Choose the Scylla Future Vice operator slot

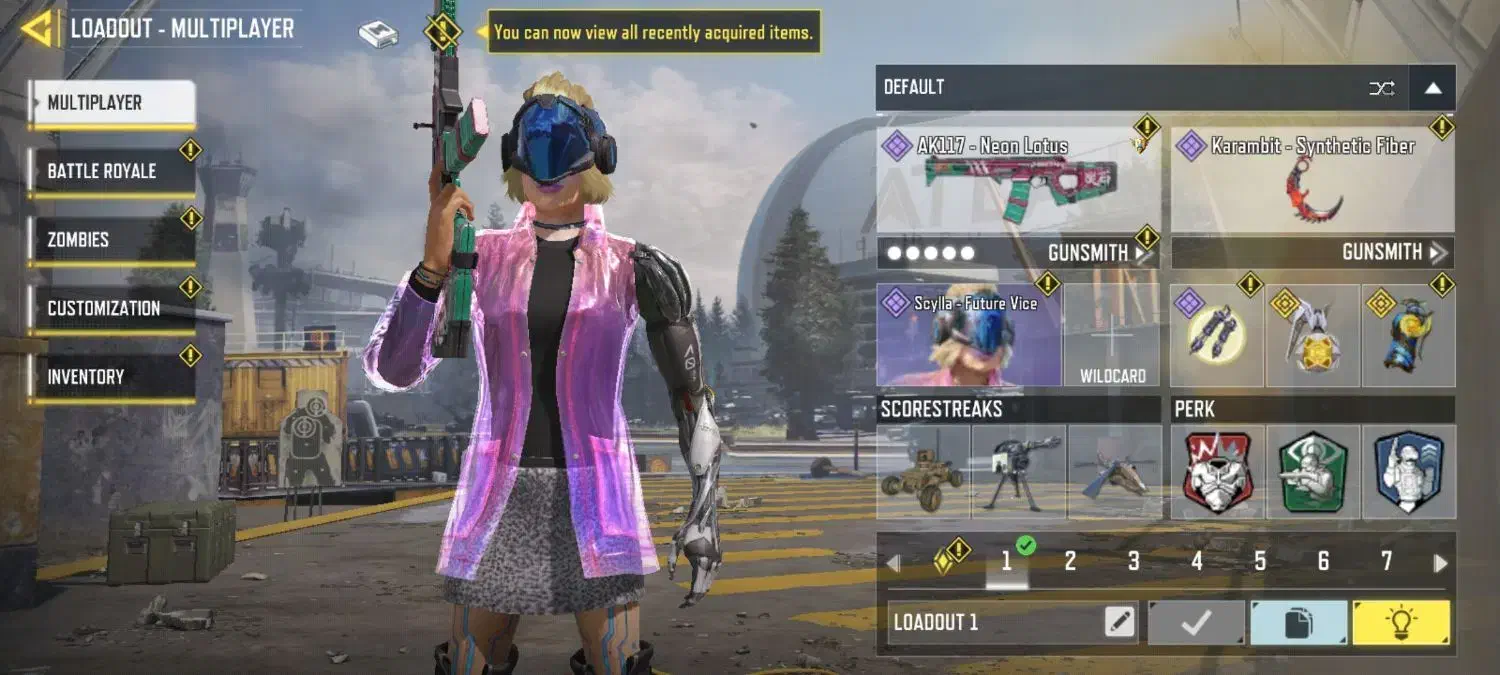[x=968, y=336]
